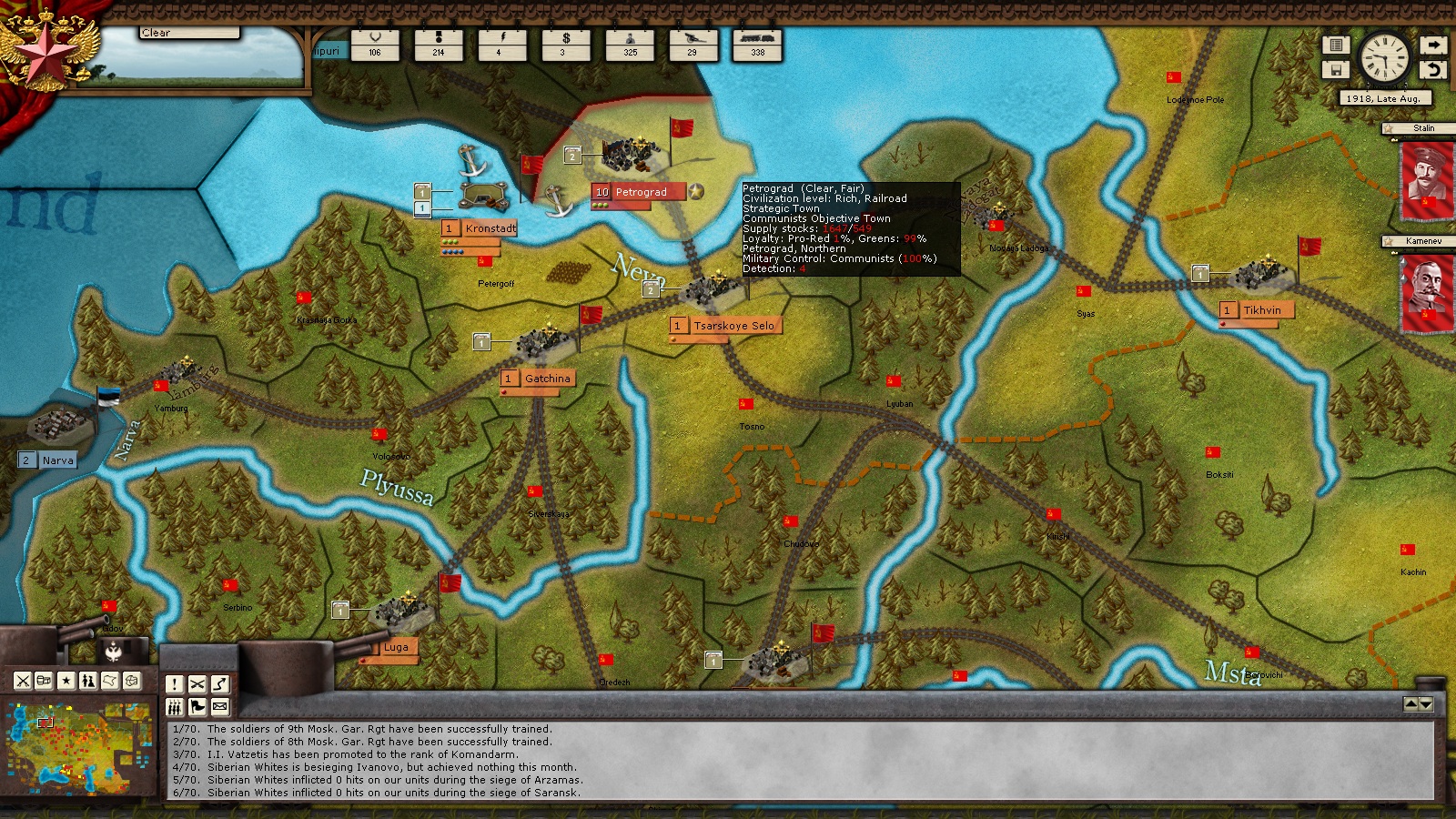This screenshot has width=1456, height=819.
Task: Open the ledger list button beside the clock
Action: (1336, 45)
